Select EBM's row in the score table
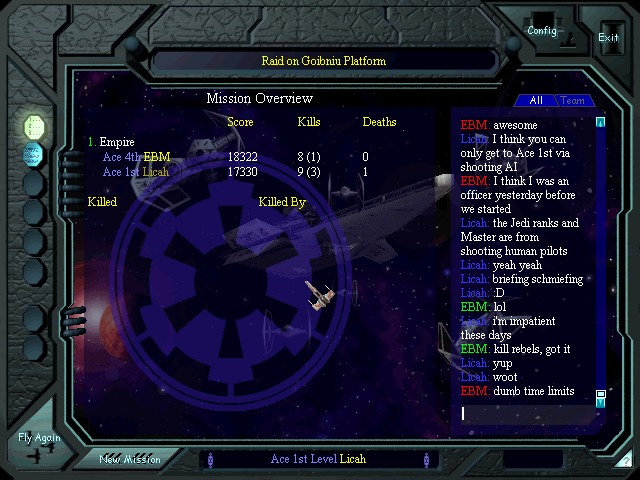The image size is (640, 480). [x=240, y=157]
